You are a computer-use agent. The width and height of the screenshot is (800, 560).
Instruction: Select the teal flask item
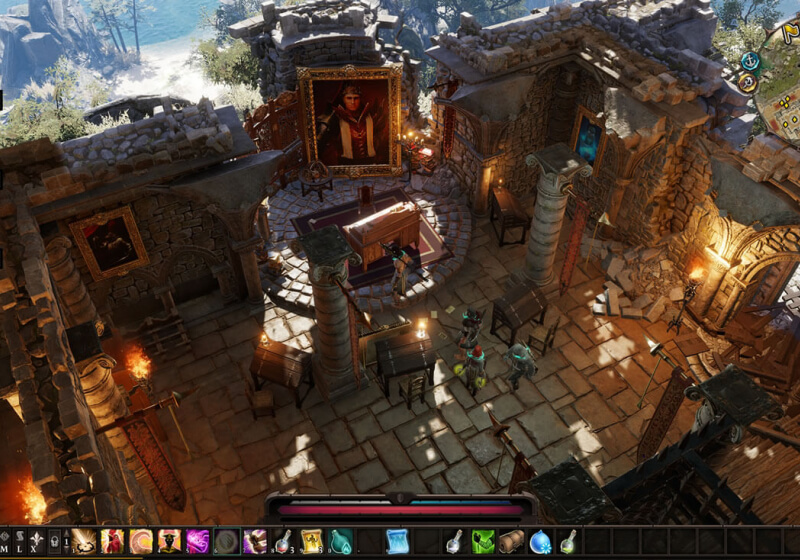point(341,541)
